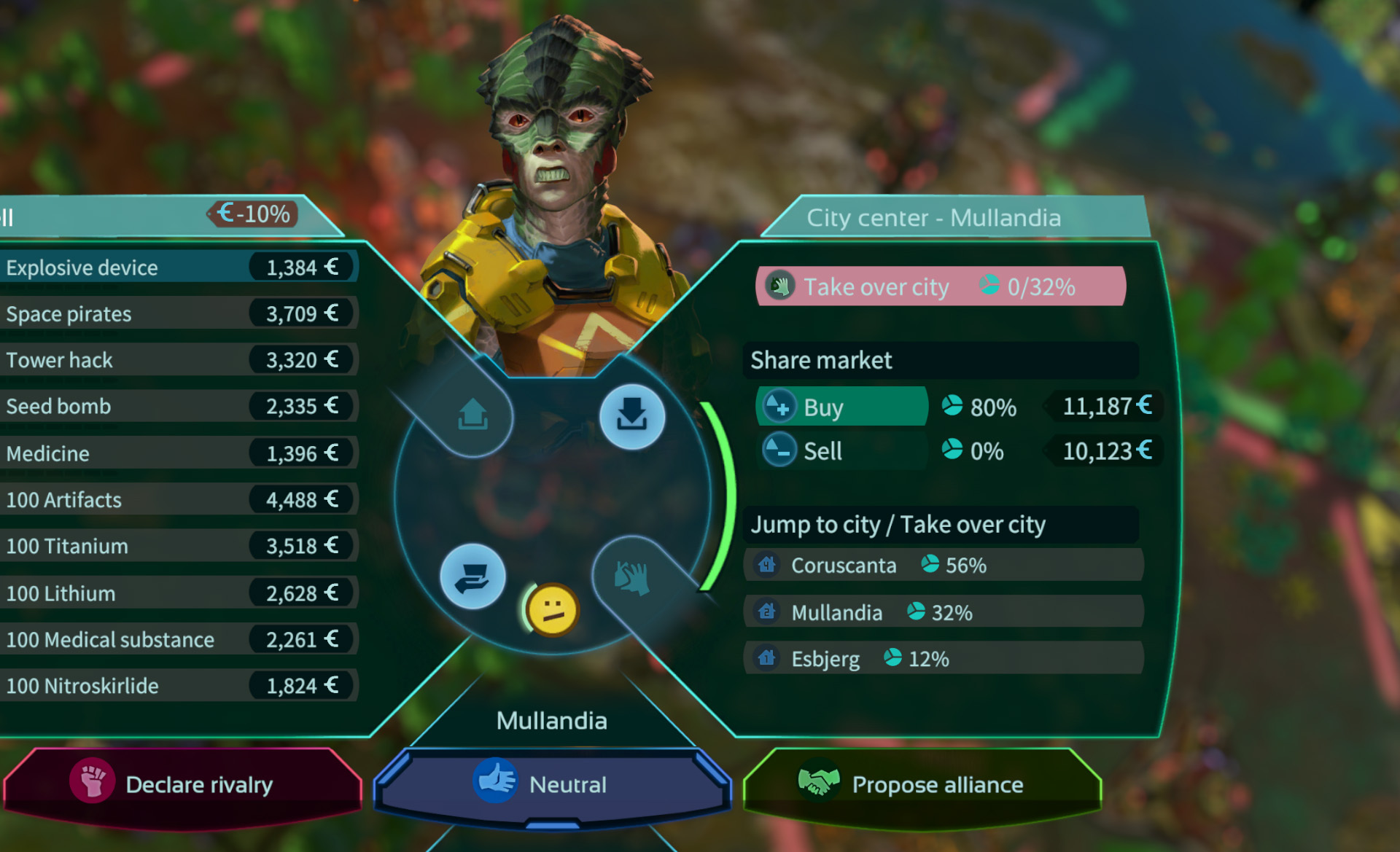Select 100 Artifacts
The width and height of the screenshot is (1400, 852).
pos(175,500)
